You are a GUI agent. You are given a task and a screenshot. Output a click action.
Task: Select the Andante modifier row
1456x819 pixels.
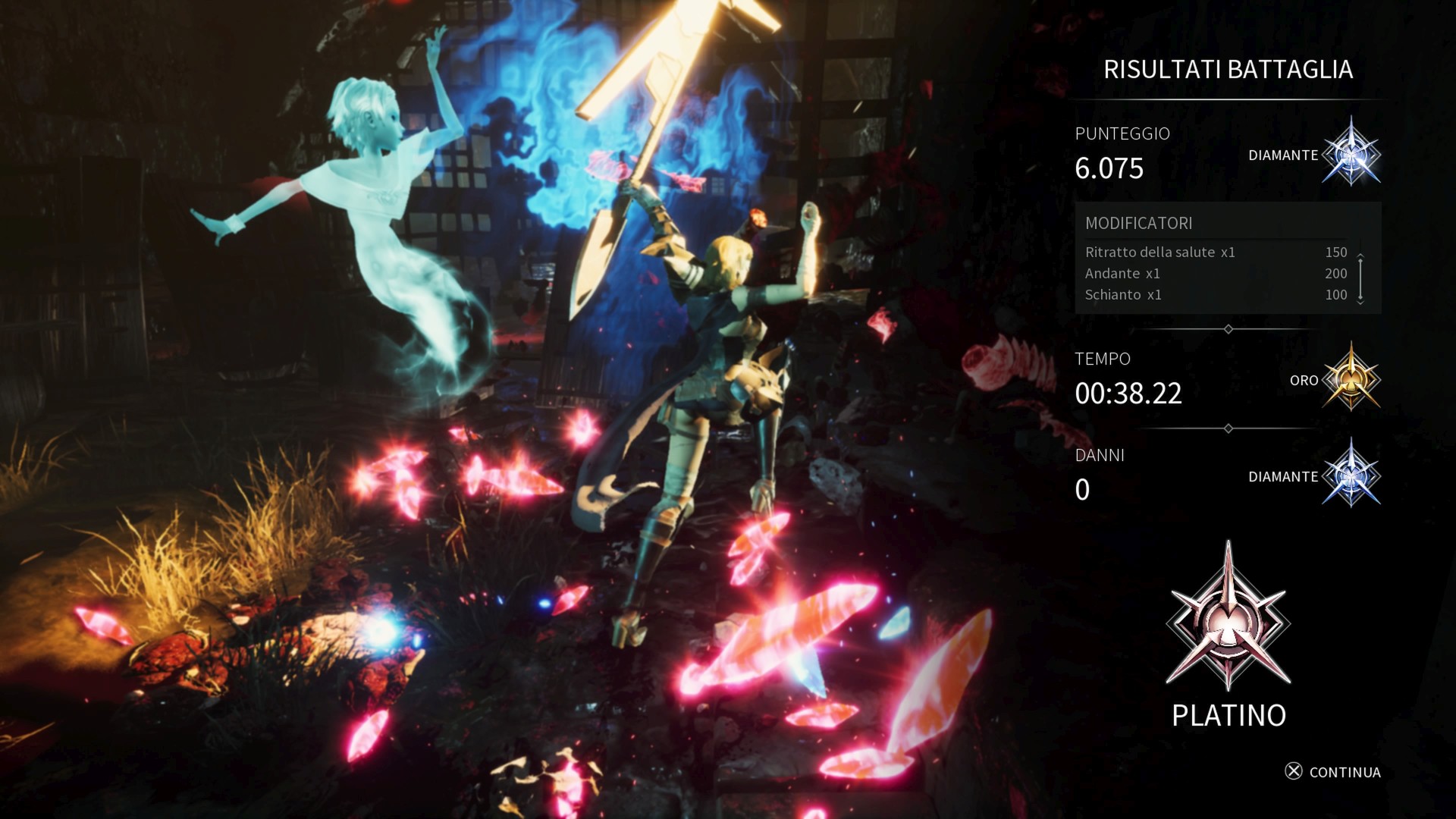(1215, 274)
